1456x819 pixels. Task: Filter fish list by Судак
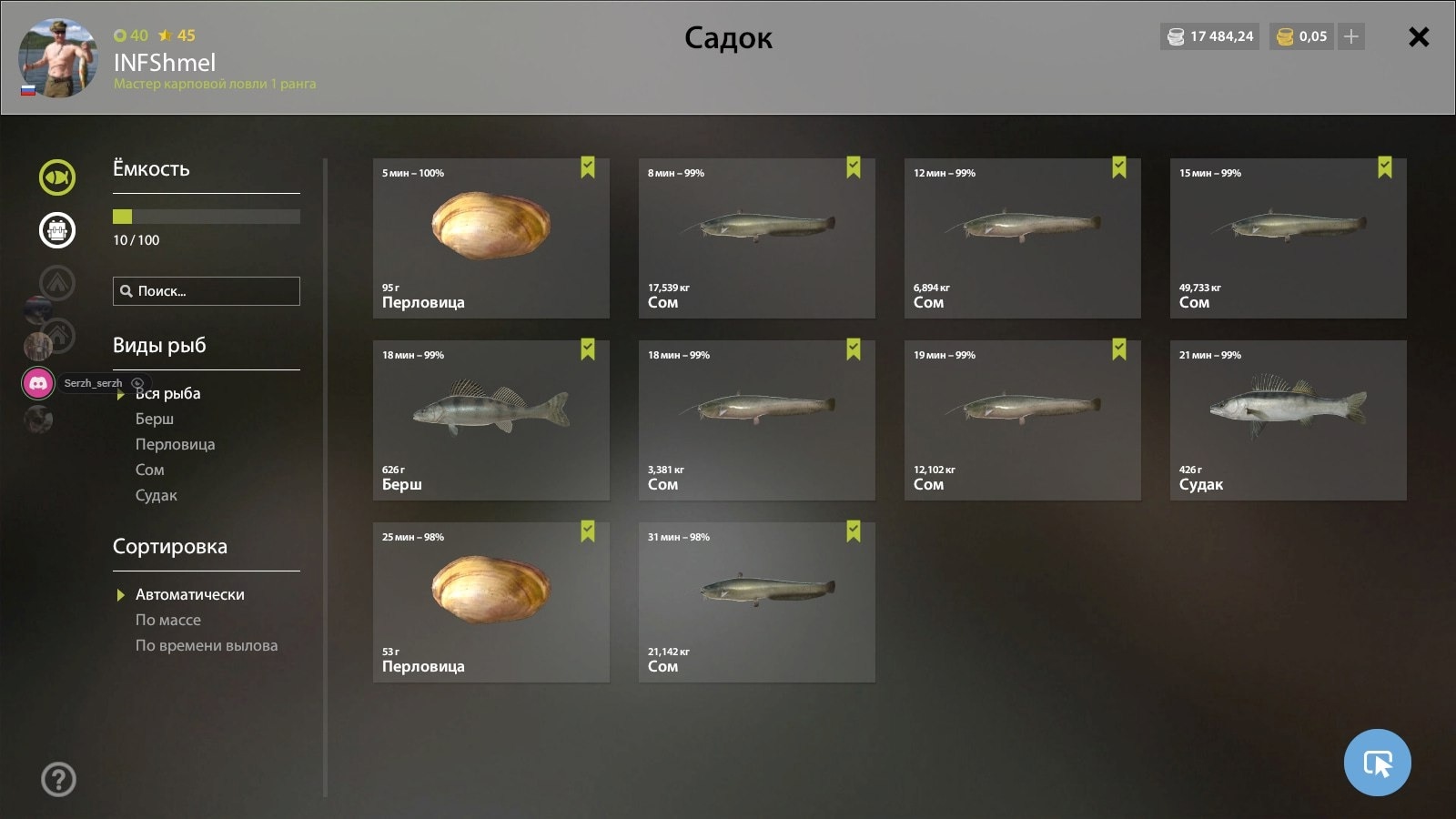point(157,495)
